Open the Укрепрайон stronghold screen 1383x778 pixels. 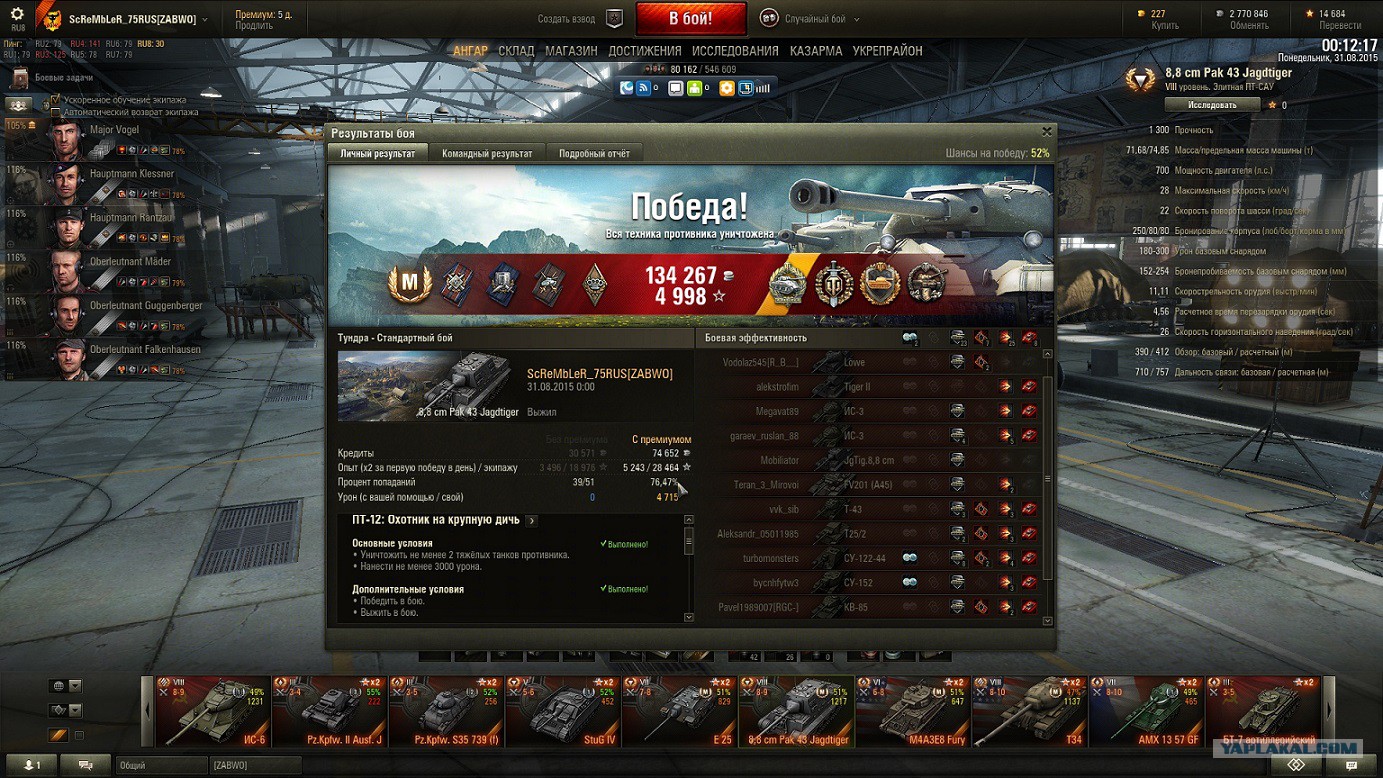[887, 51]
